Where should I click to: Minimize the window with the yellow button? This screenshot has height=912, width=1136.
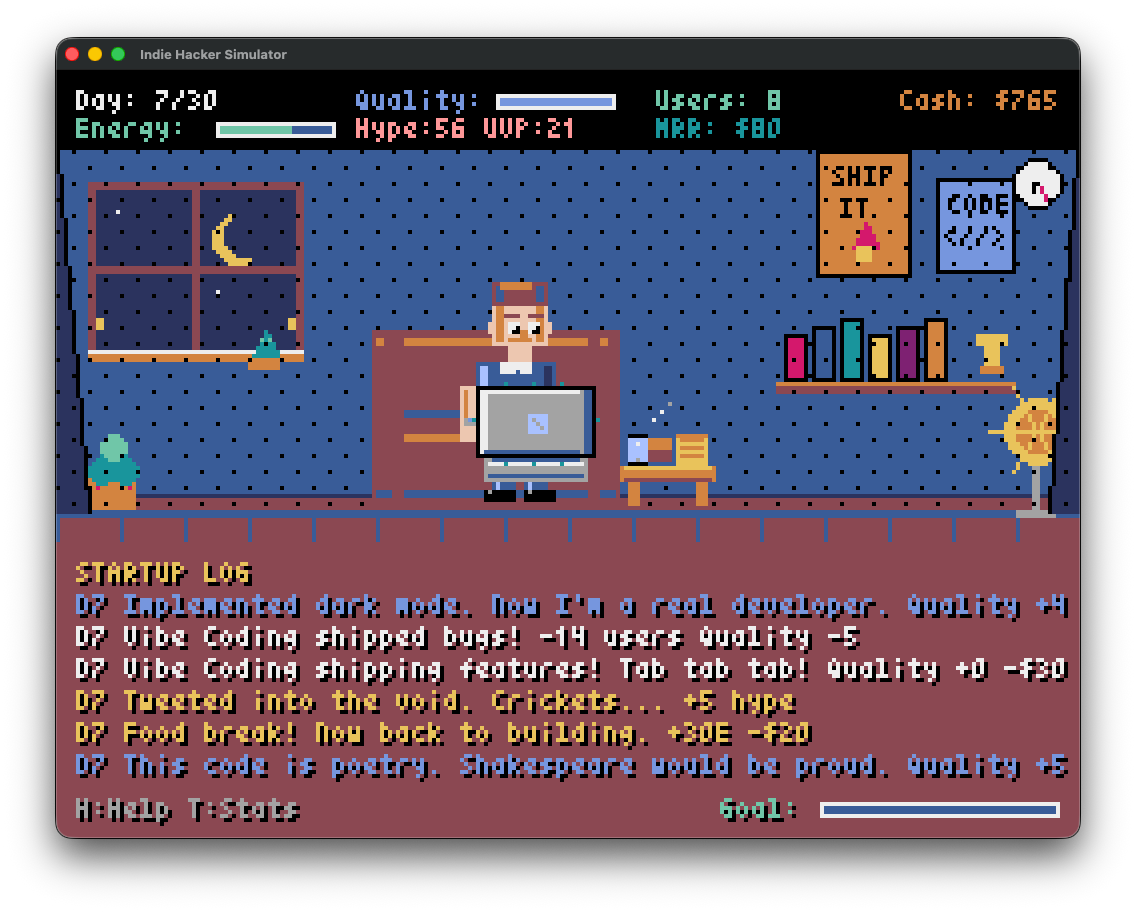pos(95,54)
